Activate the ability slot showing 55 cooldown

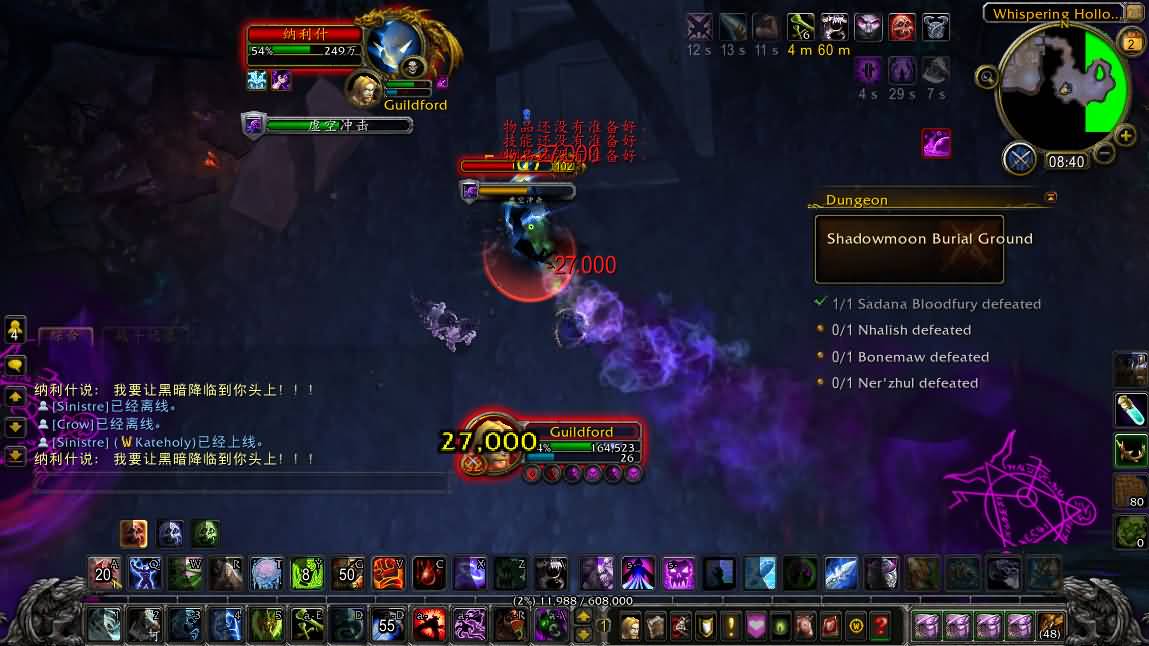(x=387, y=624)
